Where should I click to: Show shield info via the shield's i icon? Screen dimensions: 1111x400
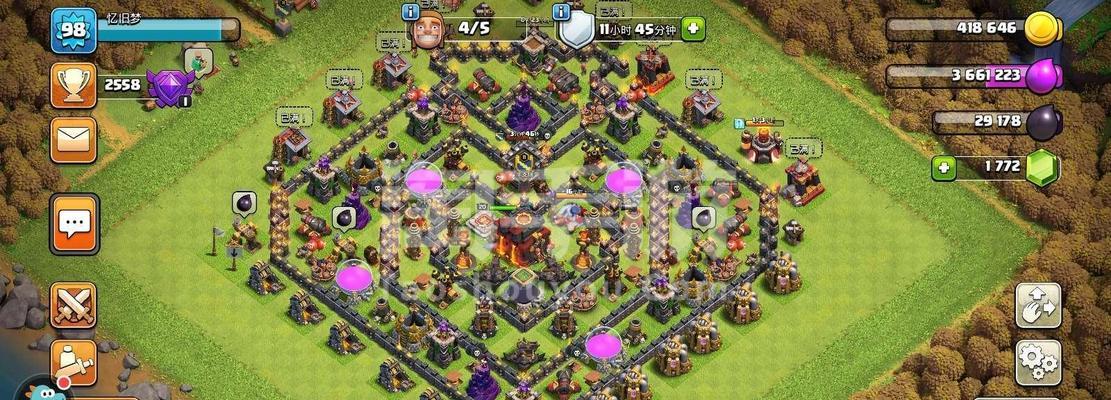(562, 12)
